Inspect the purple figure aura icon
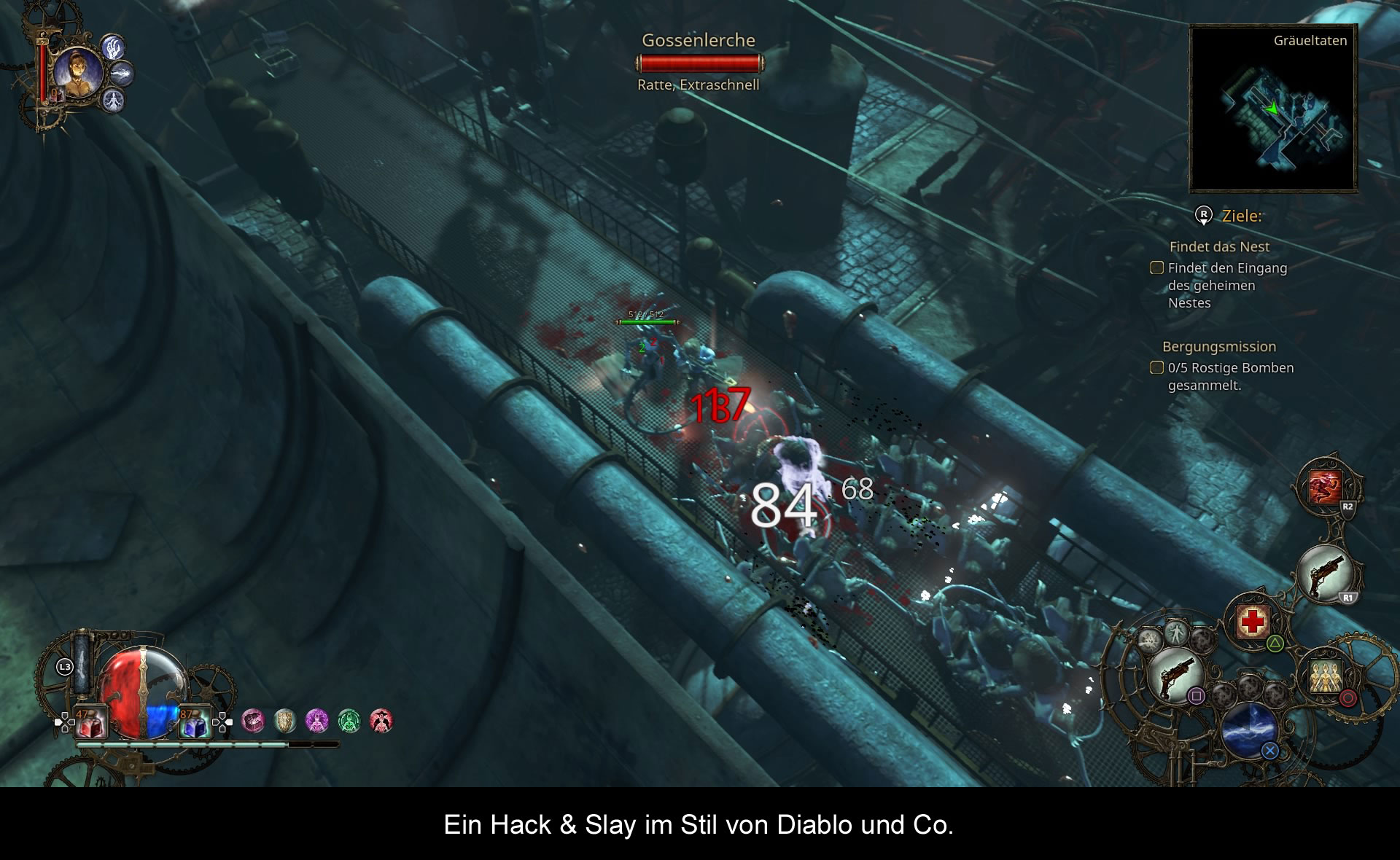The width and height of the screenshot is (1400, 860). (317, 721)
